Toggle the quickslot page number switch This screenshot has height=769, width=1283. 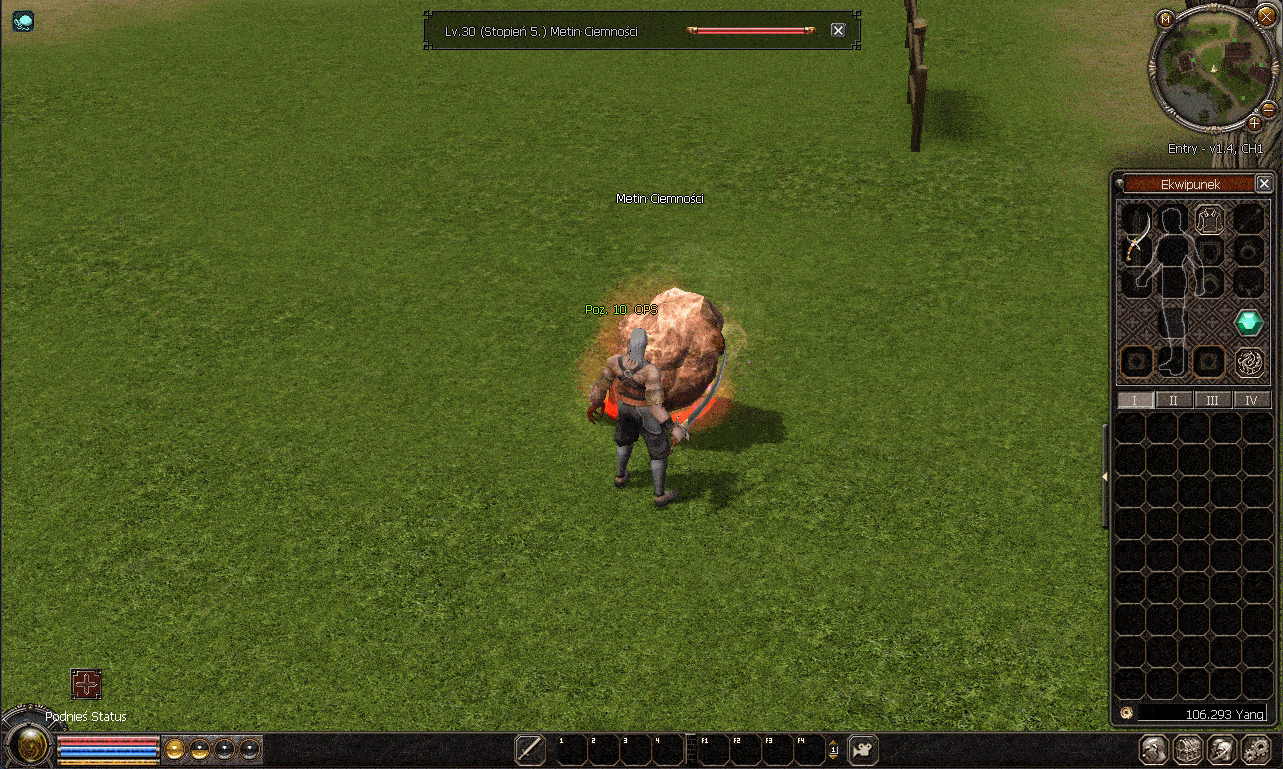pyautogui.click(x=834, y=749)
